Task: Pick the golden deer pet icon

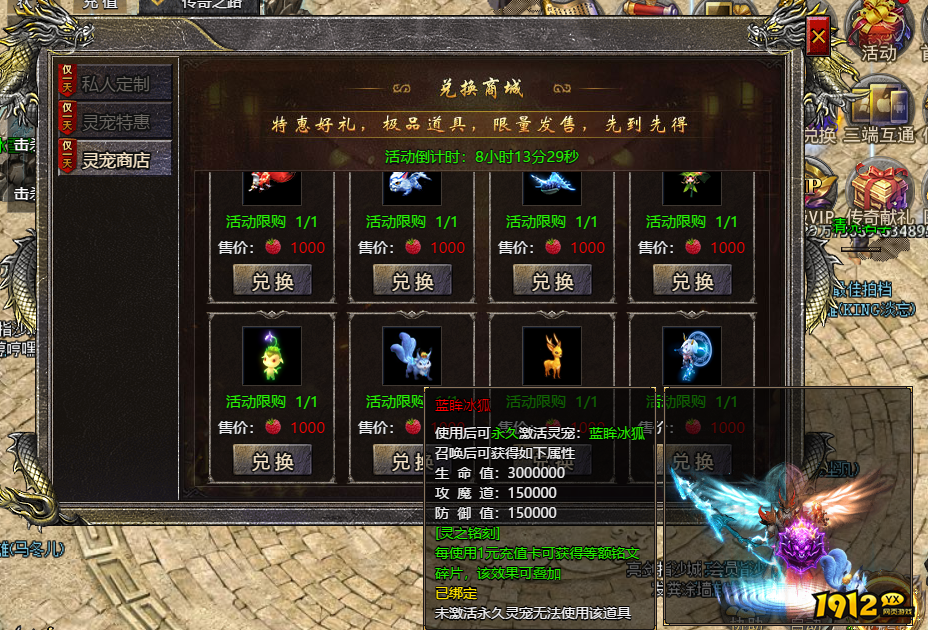Action: [552, 356]
